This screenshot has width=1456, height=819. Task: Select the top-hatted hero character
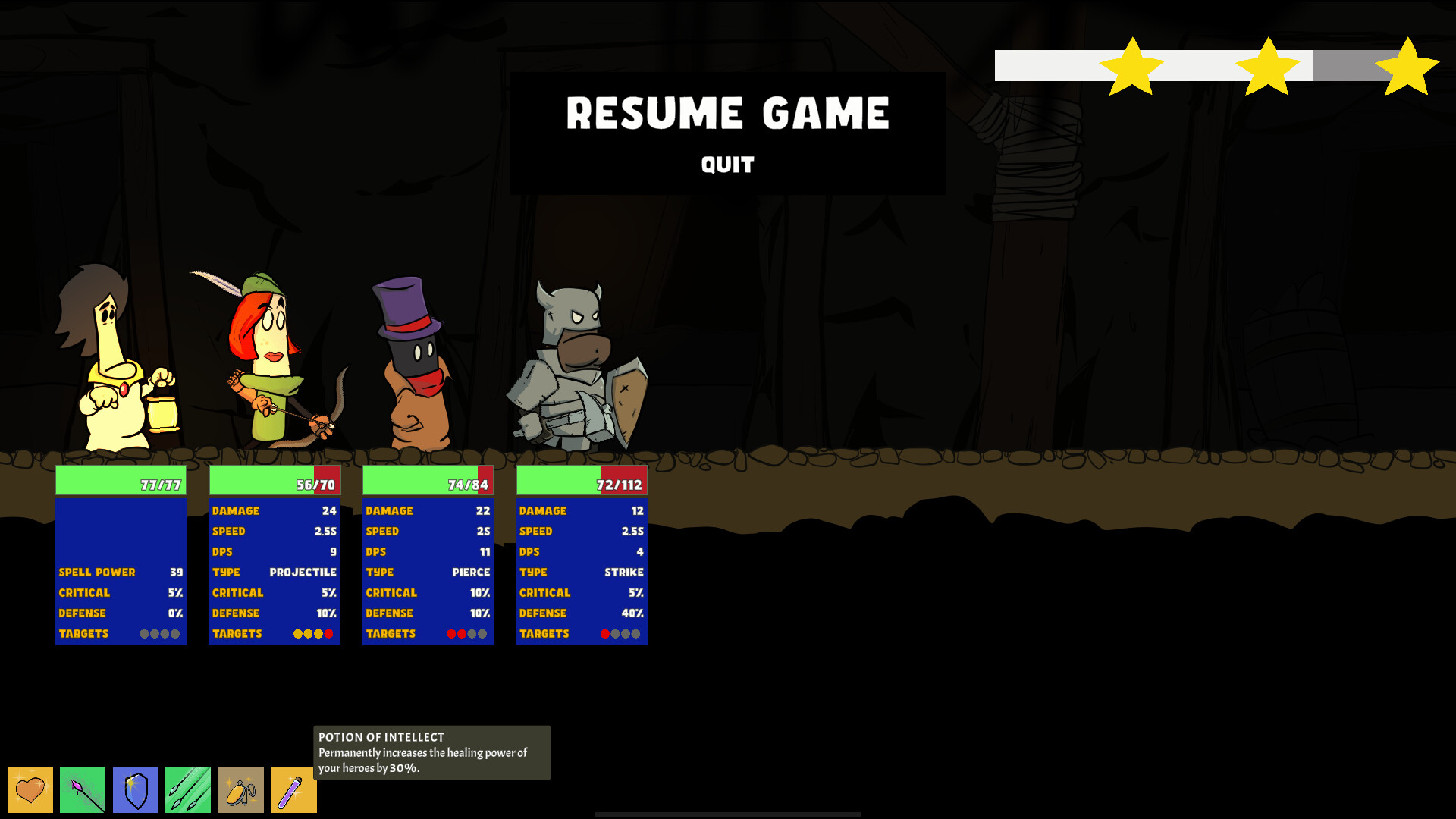(413, 364)
